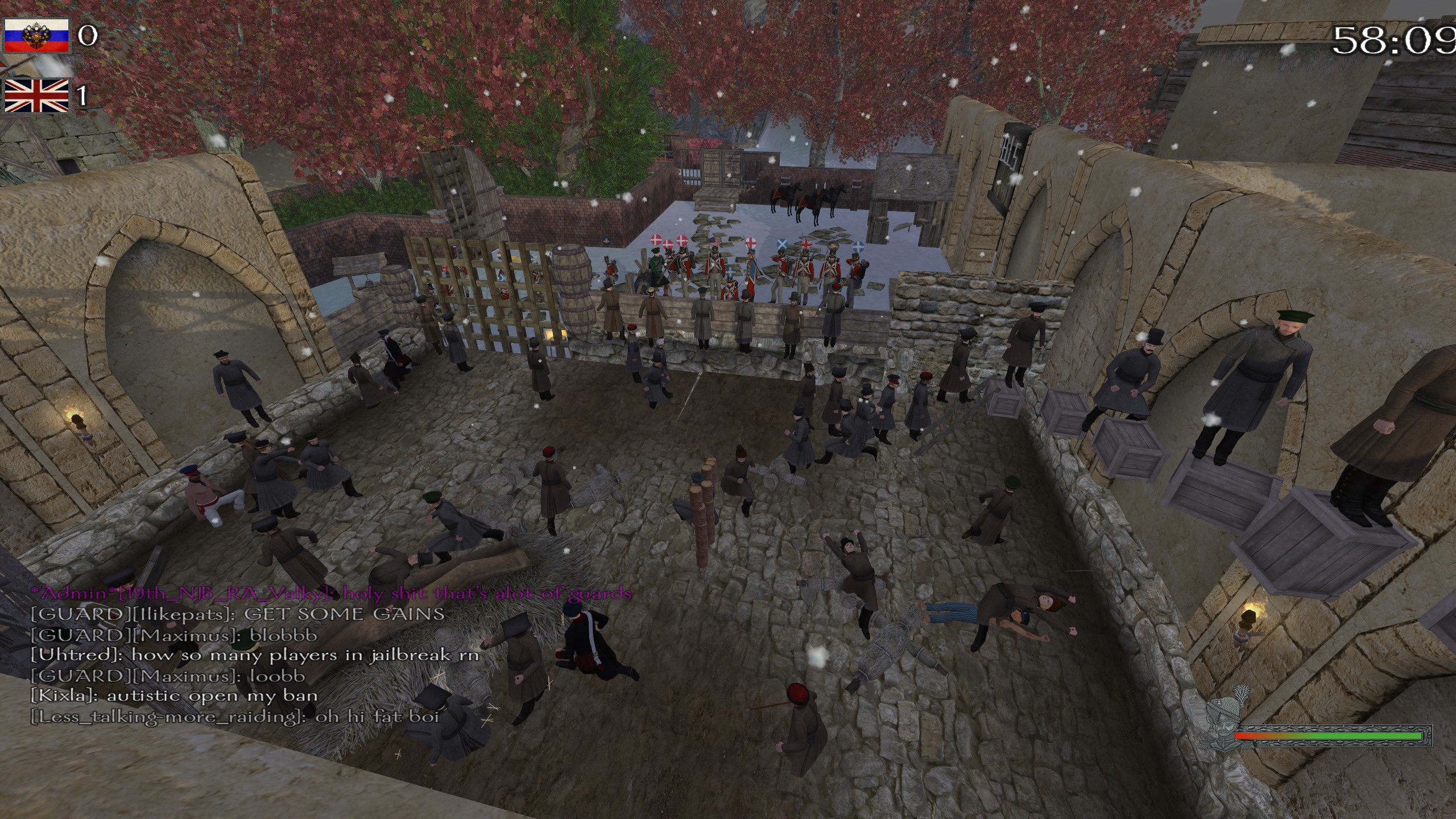The image size is (1456, 819).
Task: Click the Russian Empire team flag
Action: tap(37, 35)
